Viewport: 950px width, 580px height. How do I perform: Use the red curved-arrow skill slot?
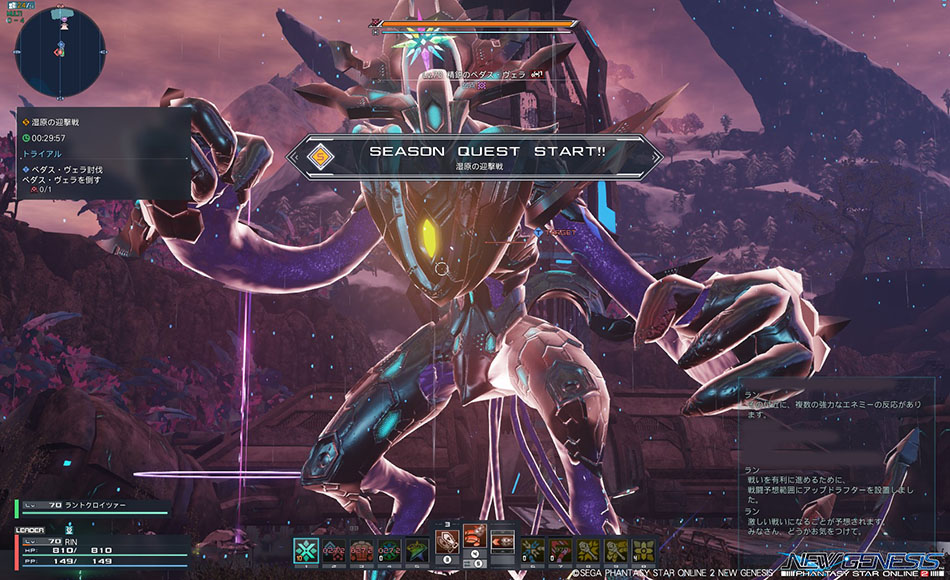(x=560, y=549)
